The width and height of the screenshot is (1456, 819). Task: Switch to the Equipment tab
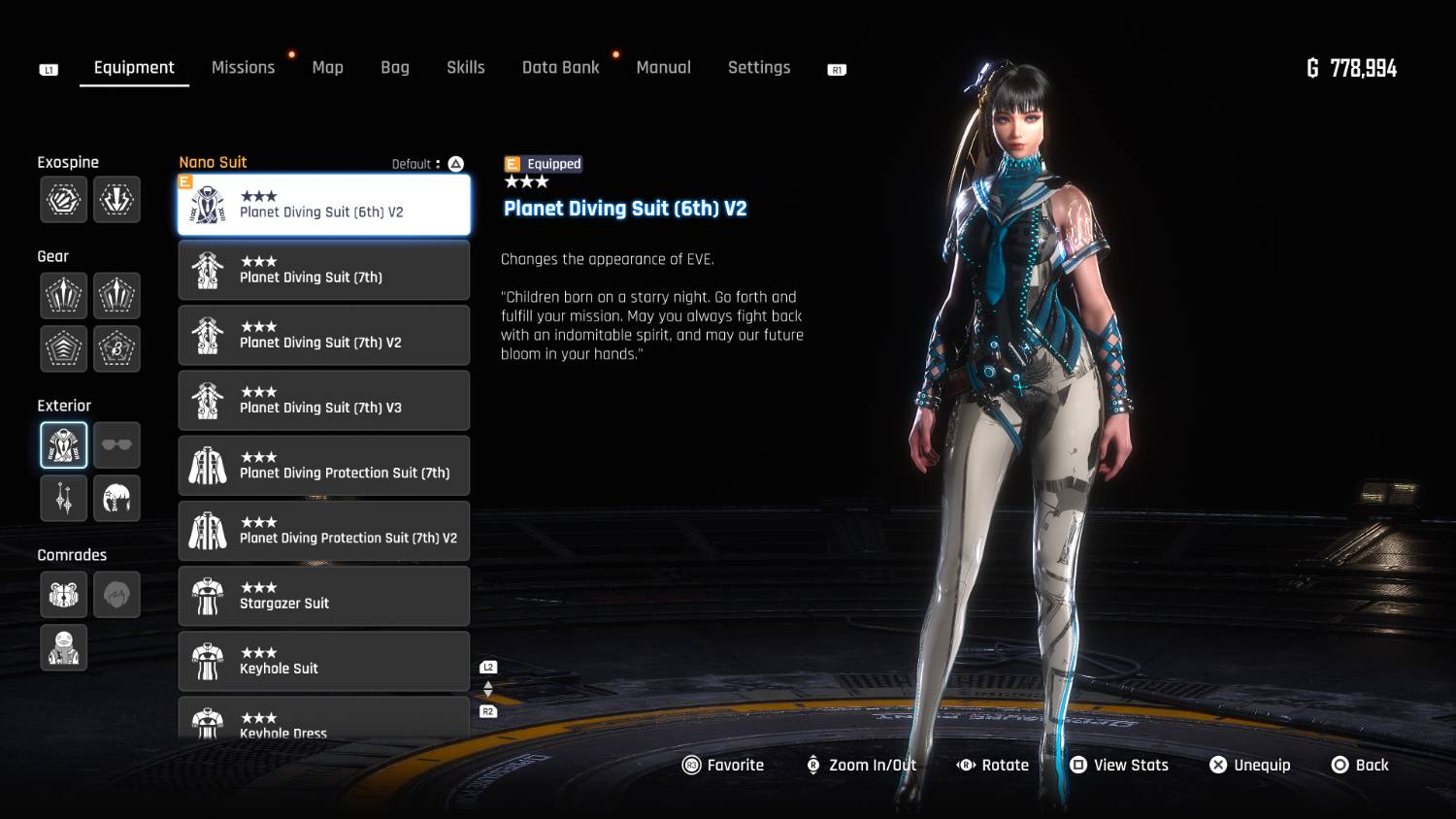[134, 68]
